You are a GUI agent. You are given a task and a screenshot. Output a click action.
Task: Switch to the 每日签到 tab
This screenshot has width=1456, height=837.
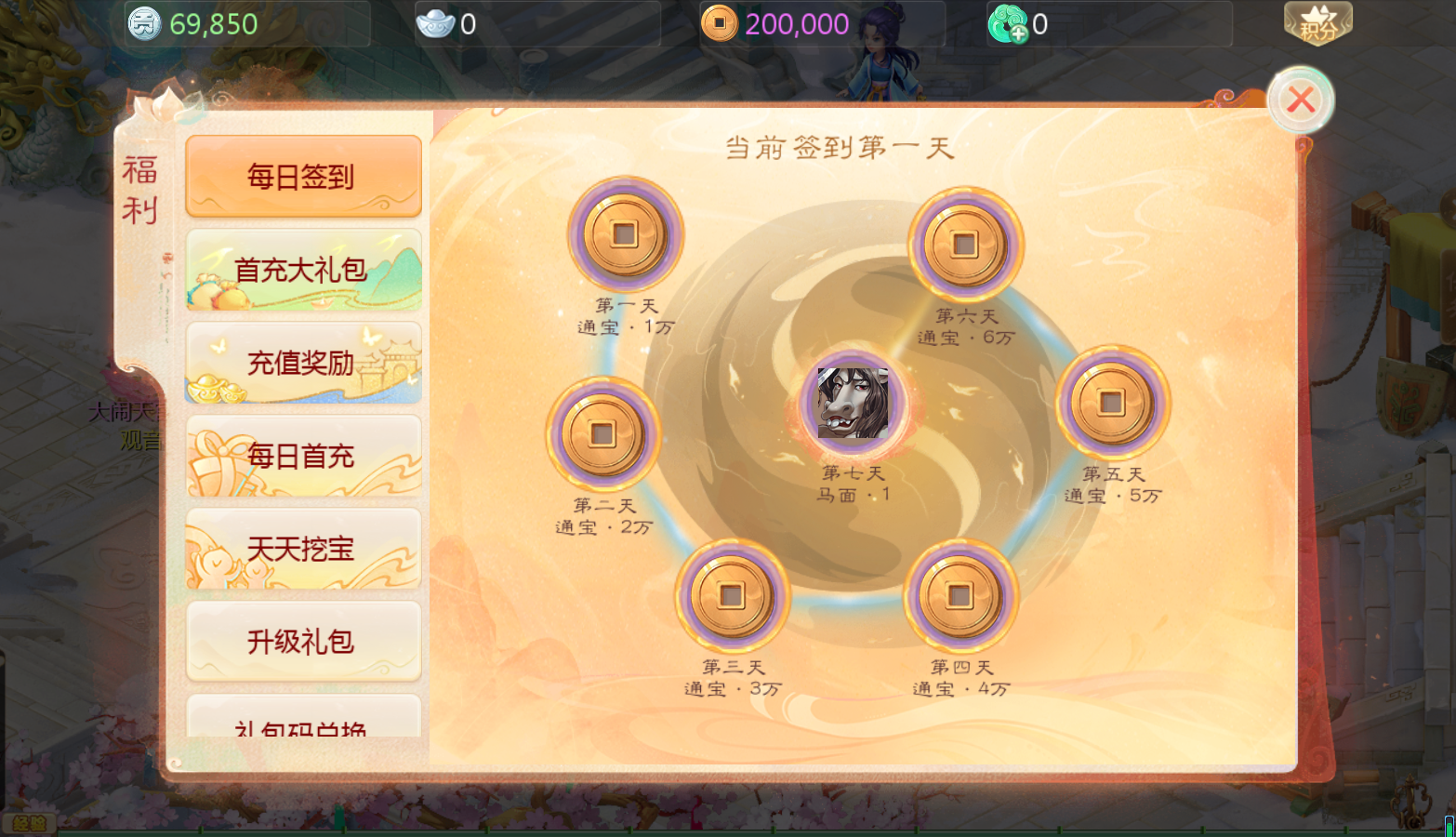click(303, 176)
